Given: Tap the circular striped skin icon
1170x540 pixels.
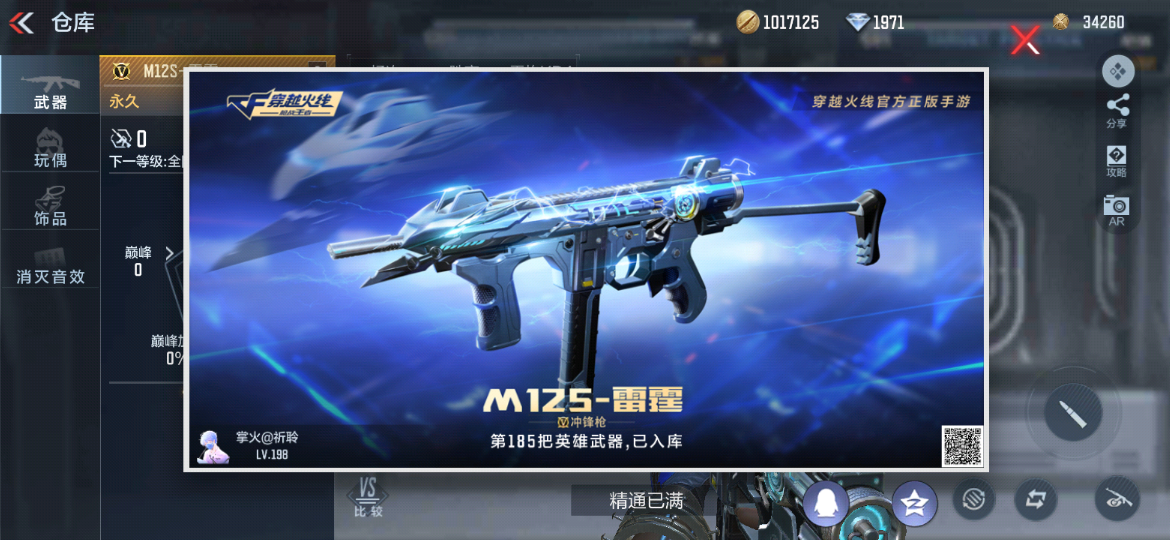Looking at the screenshot, I should (973, 499).
